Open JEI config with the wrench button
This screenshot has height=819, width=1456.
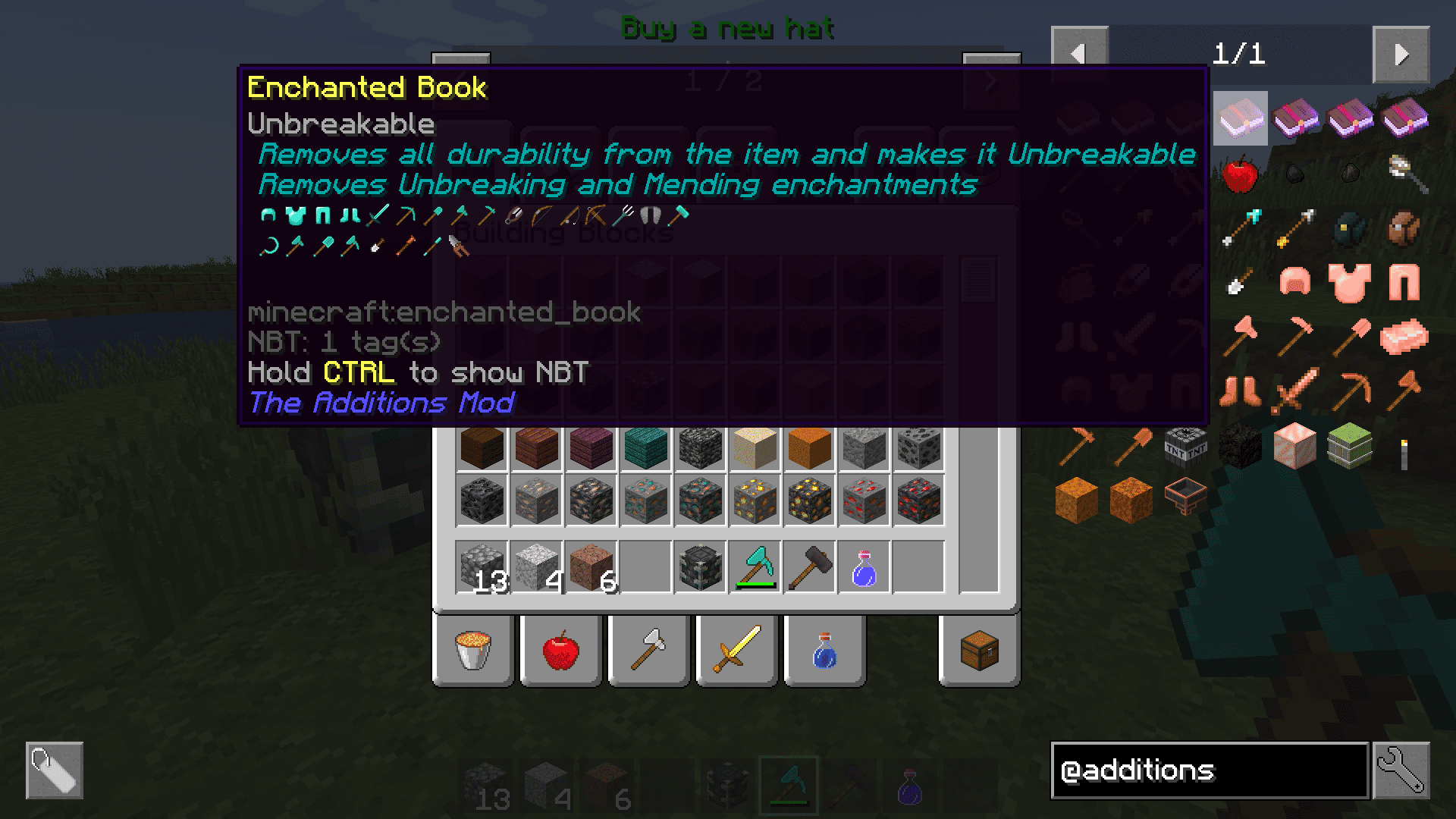tap(1401, 770)
